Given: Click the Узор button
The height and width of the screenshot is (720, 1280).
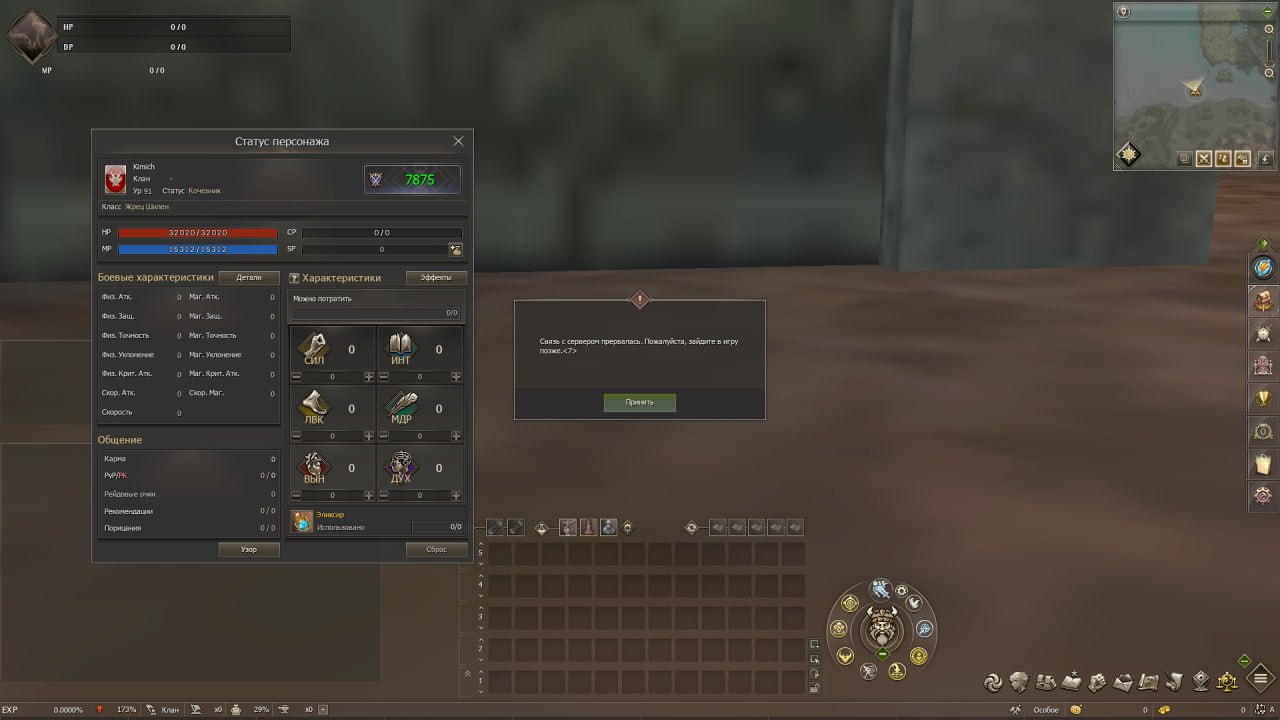Looking at the screenshot, I should [249, 549].
